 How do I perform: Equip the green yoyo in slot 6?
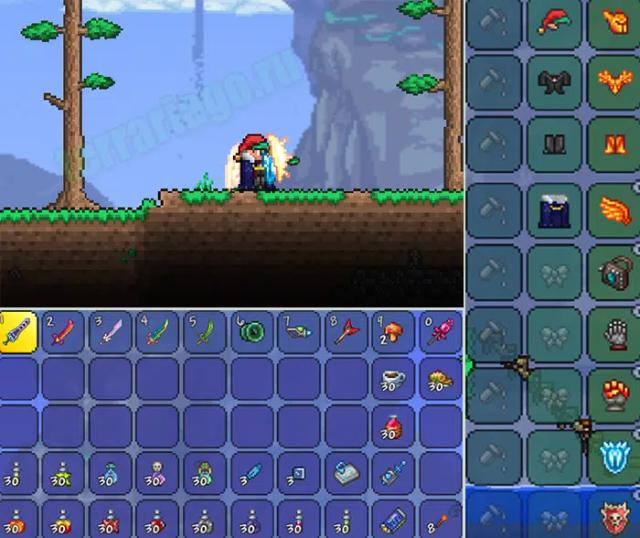(x=252, y=332)
